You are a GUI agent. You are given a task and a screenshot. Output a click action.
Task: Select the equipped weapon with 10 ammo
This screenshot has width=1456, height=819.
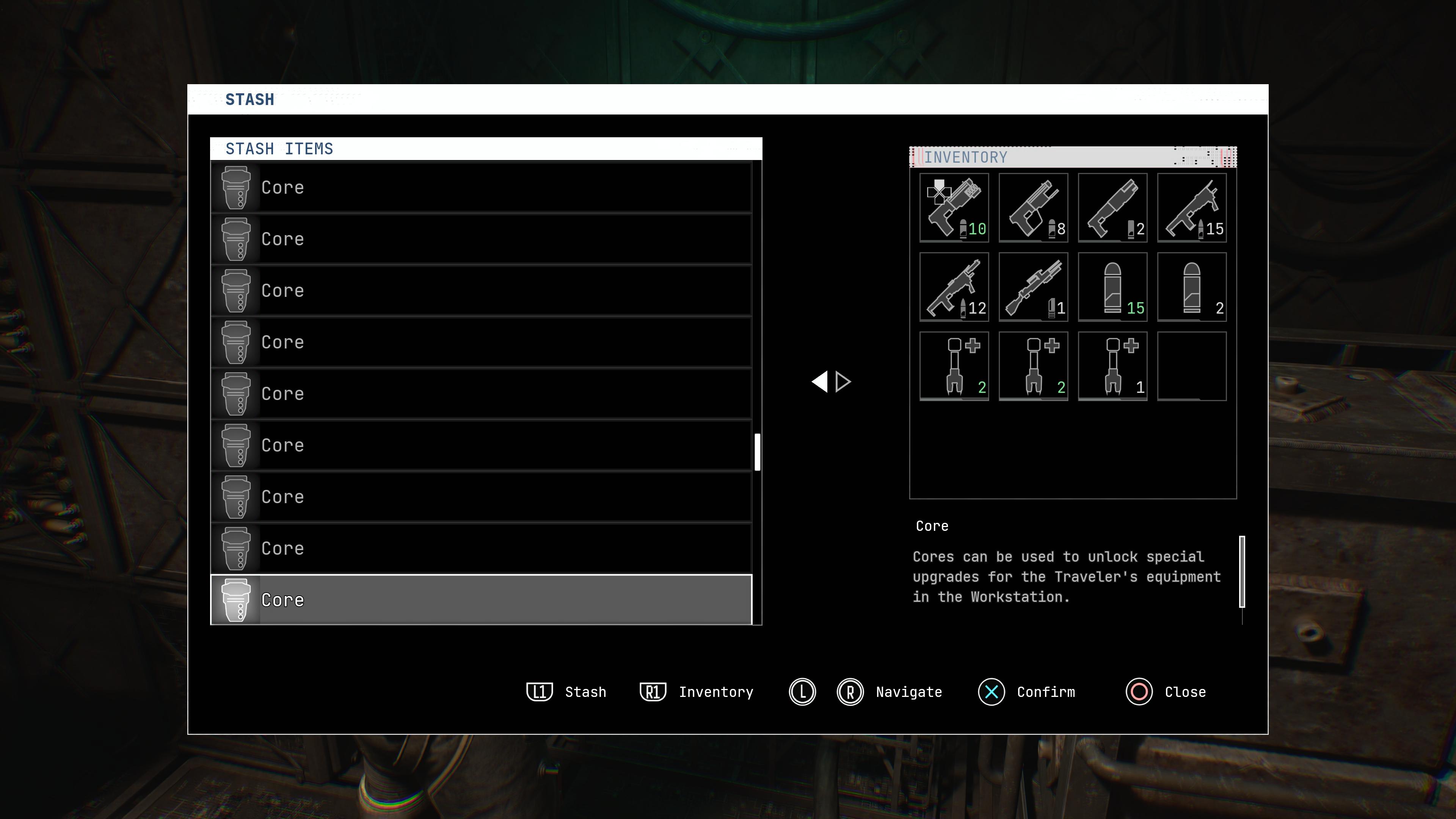[x=954, y=208]
